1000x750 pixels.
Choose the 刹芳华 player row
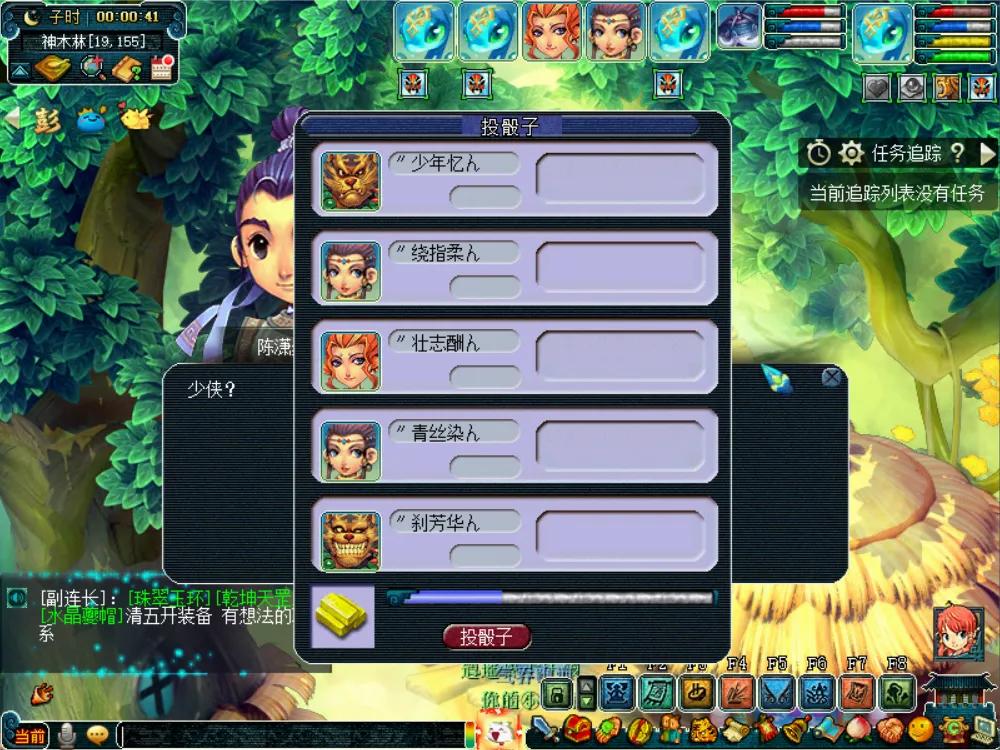[516, 538]
